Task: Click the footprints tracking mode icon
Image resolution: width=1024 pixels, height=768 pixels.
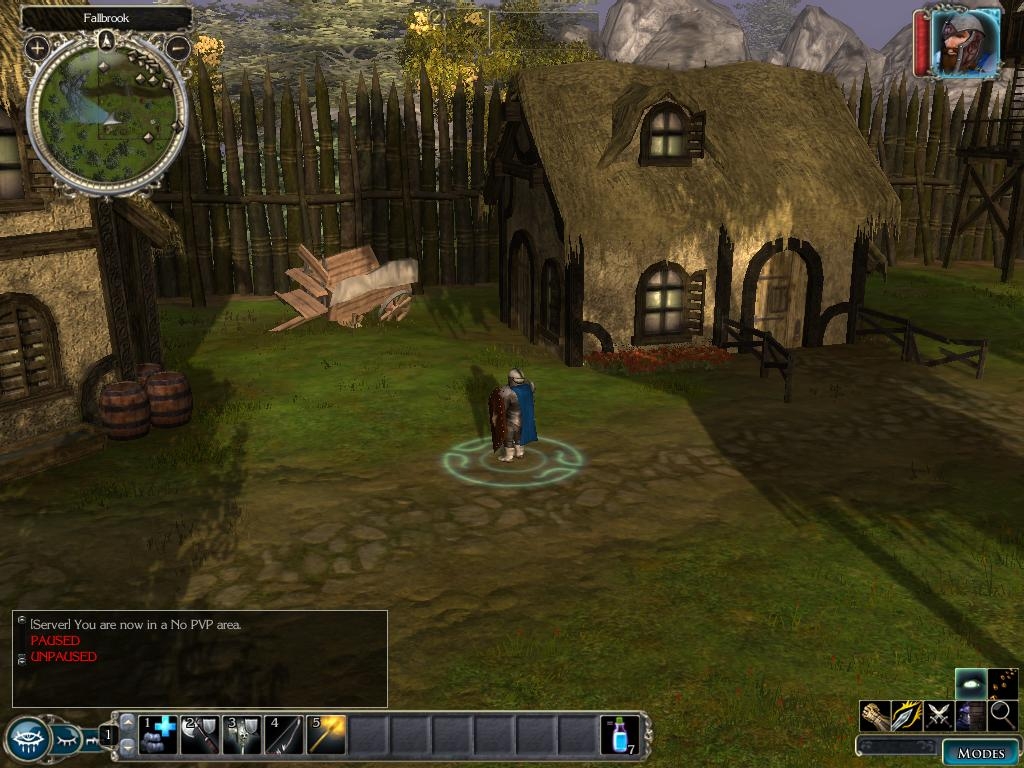Action: pyautogui.click(x=1003, y=683)
